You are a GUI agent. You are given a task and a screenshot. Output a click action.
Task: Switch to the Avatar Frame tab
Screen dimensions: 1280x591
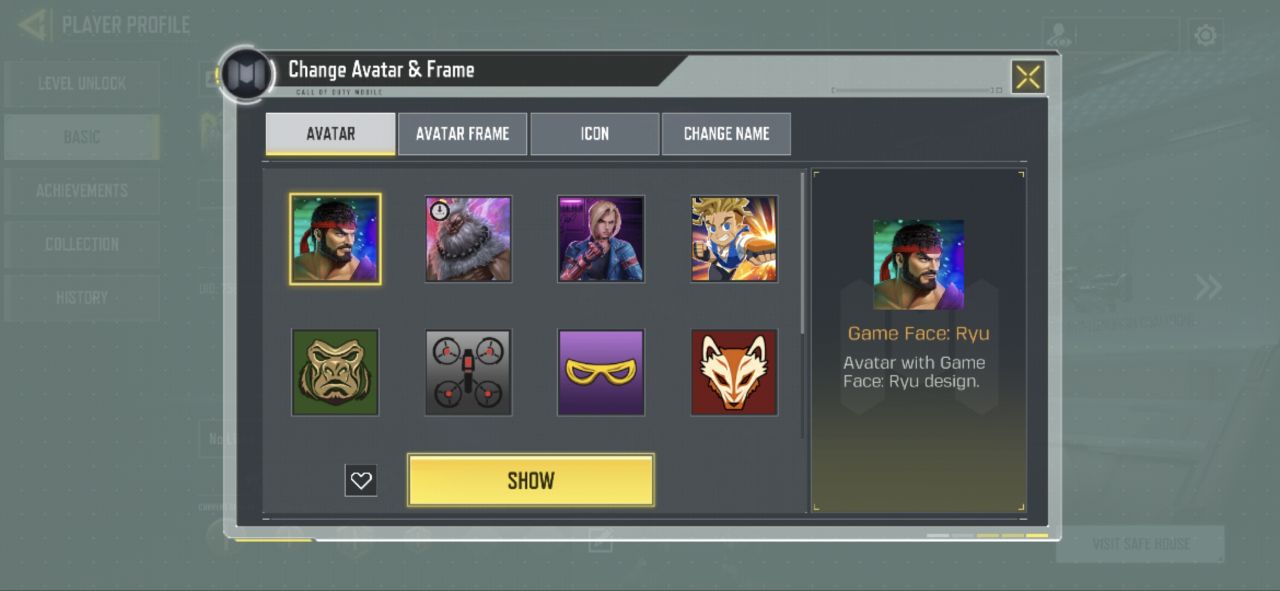[x=462, y=134]
